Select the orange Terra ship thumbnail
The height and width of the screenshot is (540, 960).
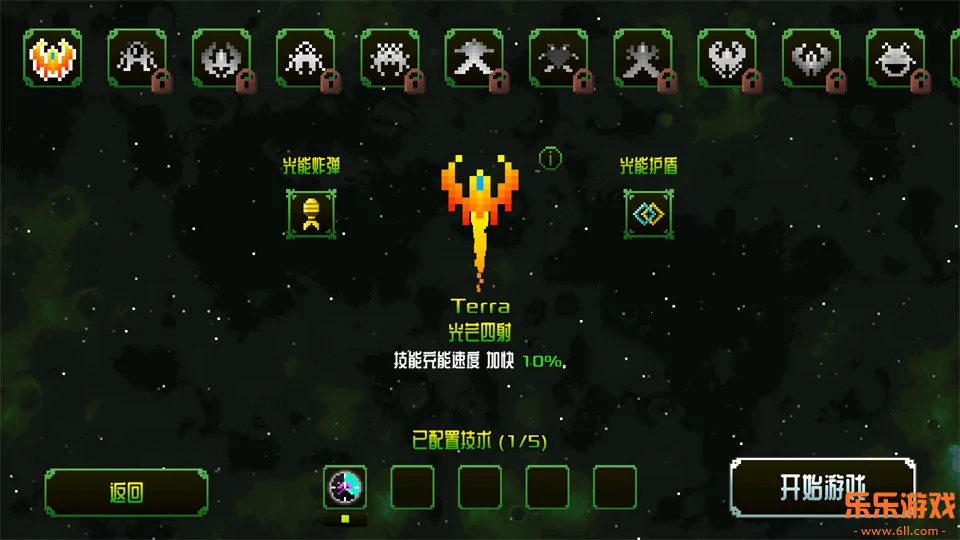53,58
